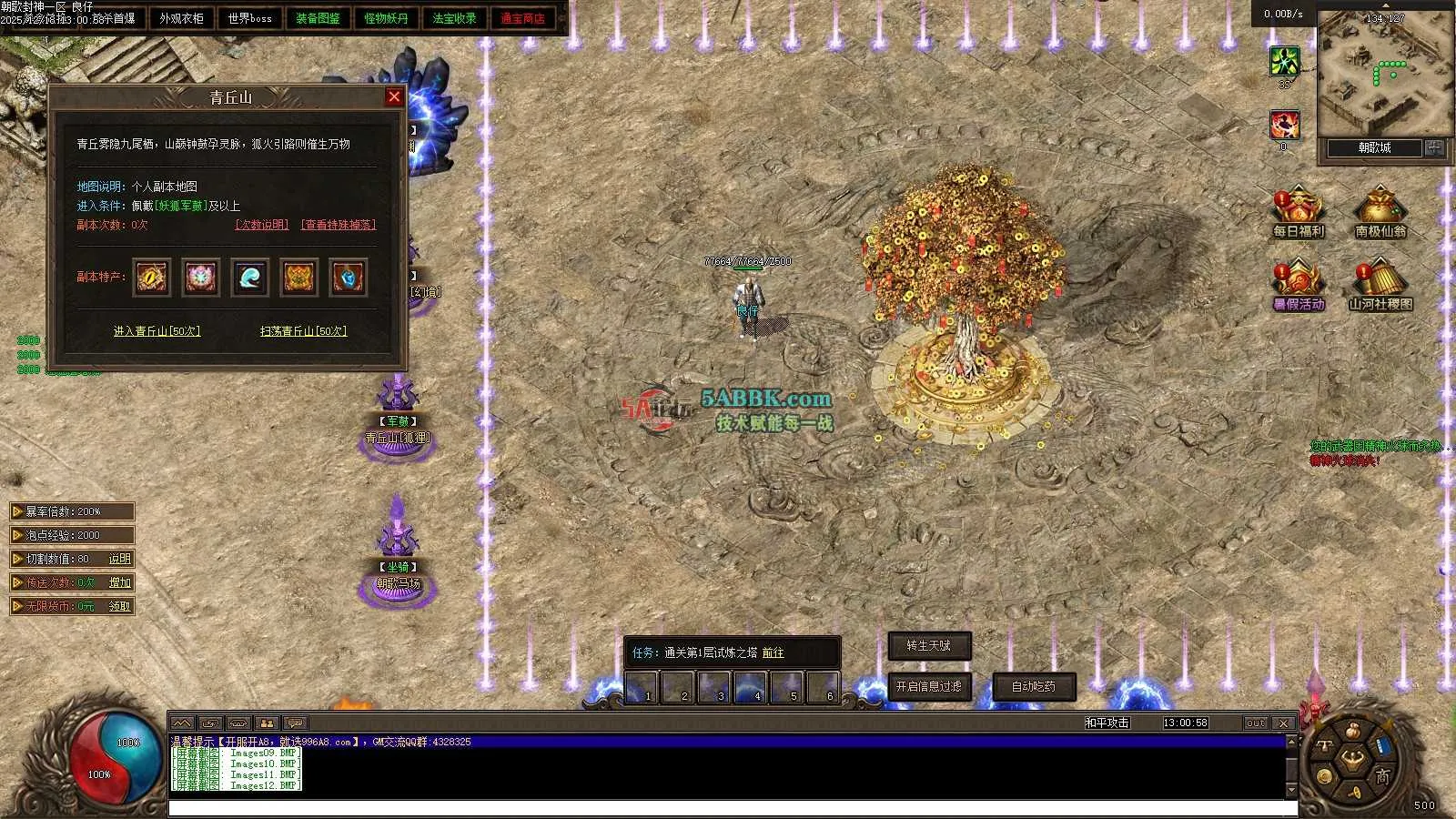Open the 法宝收录 collection menu
The image size is (1456, 819).
click(x=454, y=18)
